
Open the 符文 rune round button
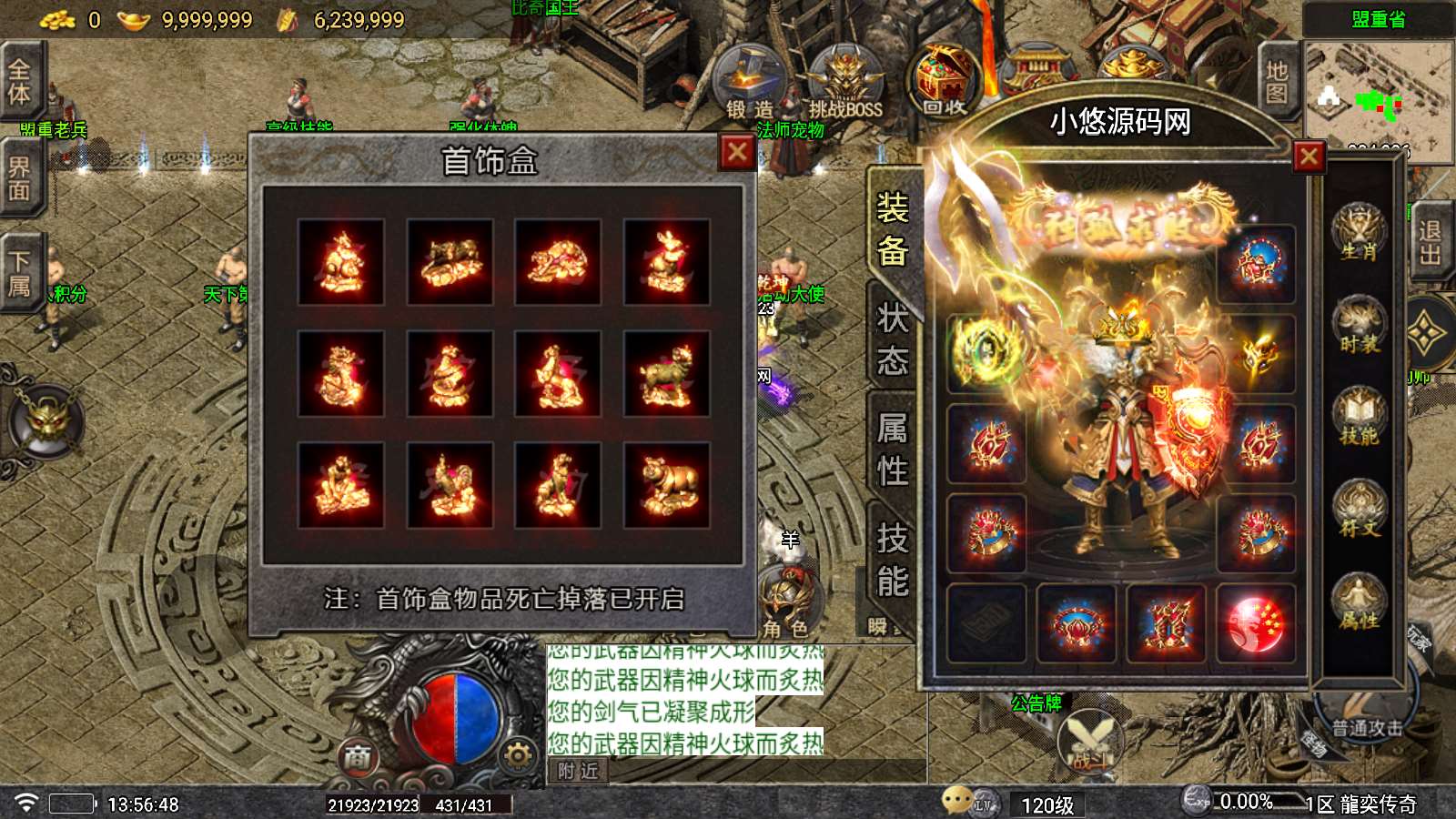[x=1359, y=510]
